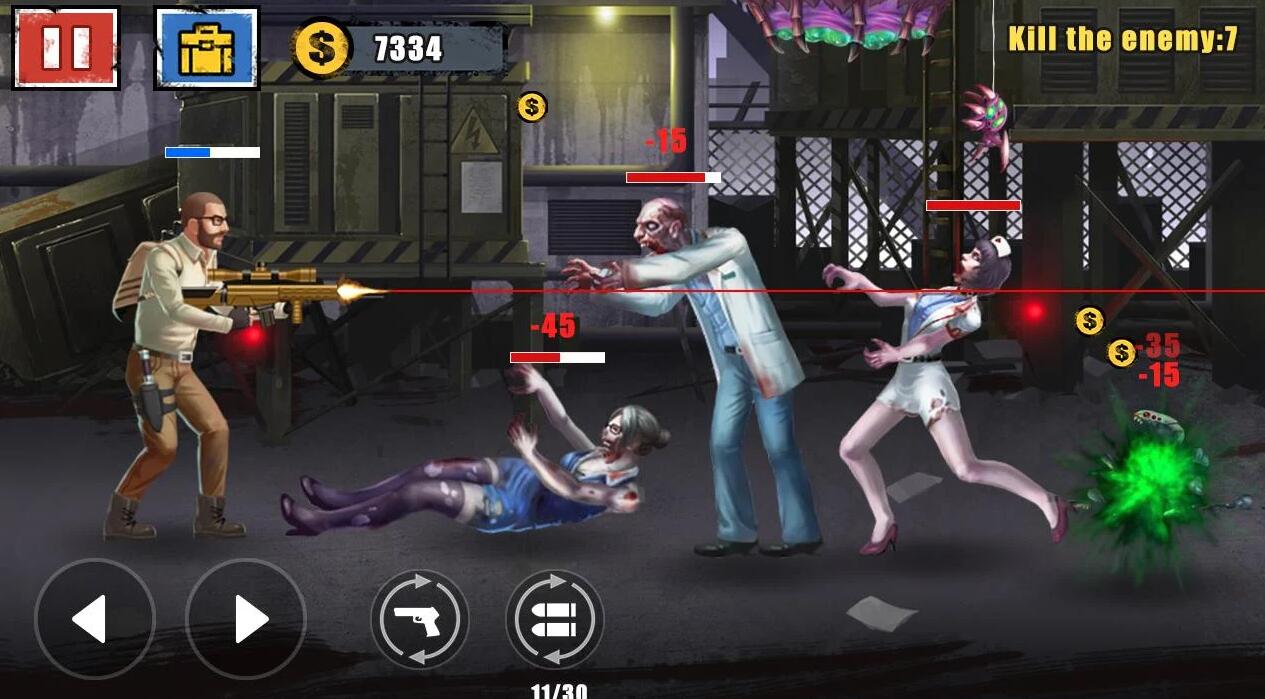Switch weapon using the pistol swap button
Image resolution: width=1265 pixels, height=699 pixels.
pyautogui.click(x=420, y=620)
